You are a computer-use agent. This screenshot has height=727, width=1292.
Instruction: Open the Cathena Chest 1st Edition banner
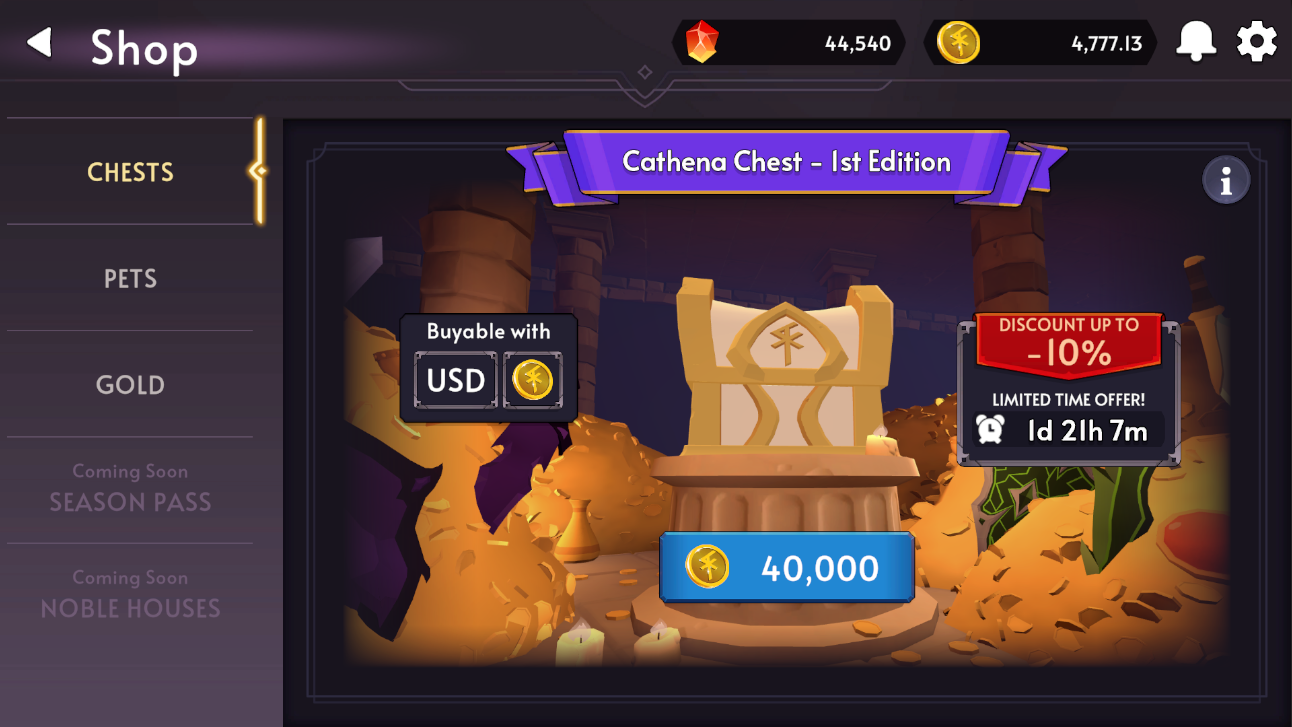[787, 162]
